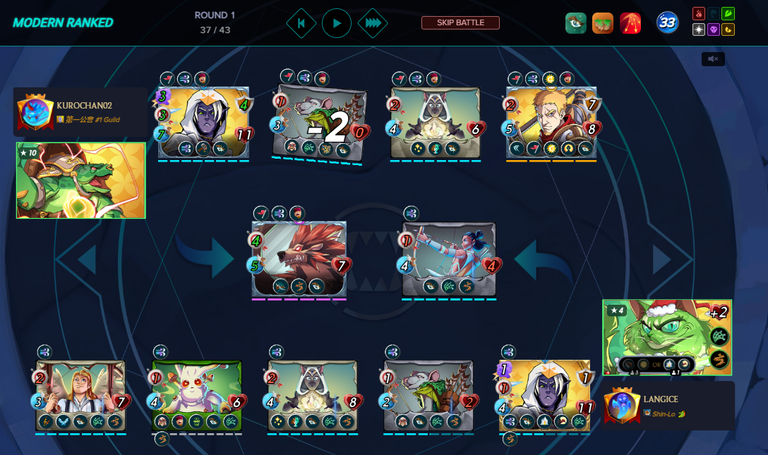Play the battle replay
The height and width of the screenshot is (455, 768).
[x=336, y=23]
